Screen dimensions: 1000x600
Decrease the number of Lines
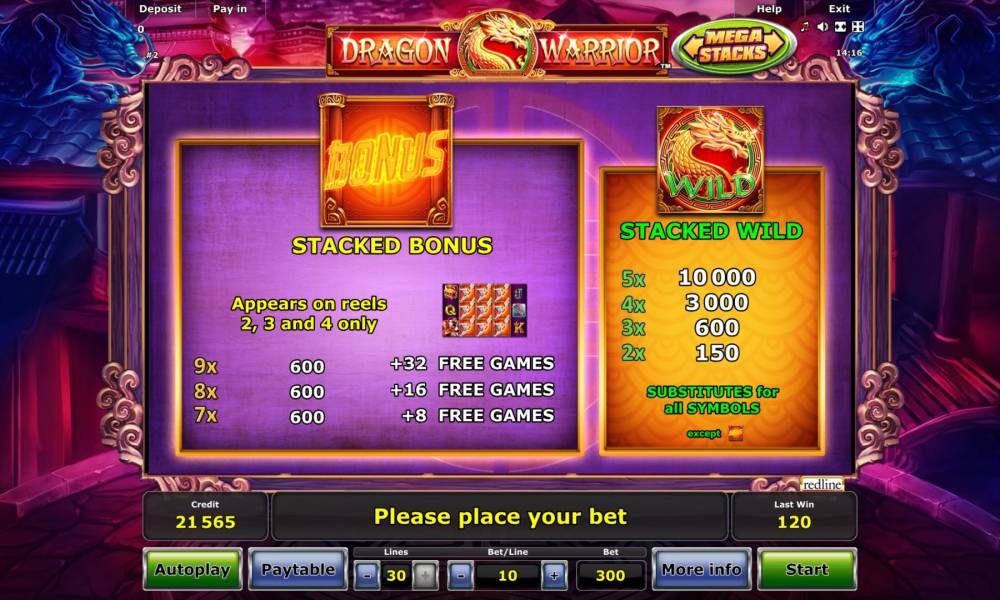pyautogui.click(x=368, y=575)
